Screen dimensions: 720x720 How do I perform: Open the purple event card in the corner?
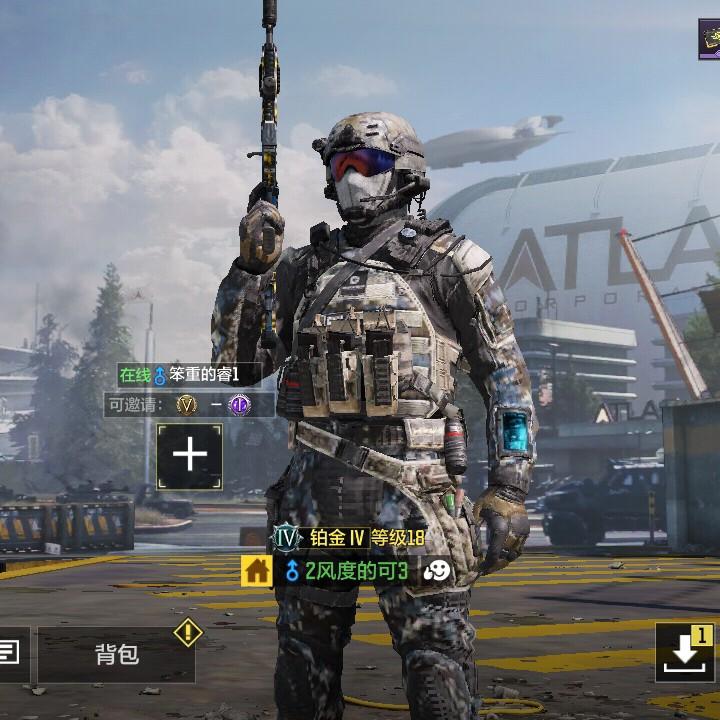tap(709, 38)
